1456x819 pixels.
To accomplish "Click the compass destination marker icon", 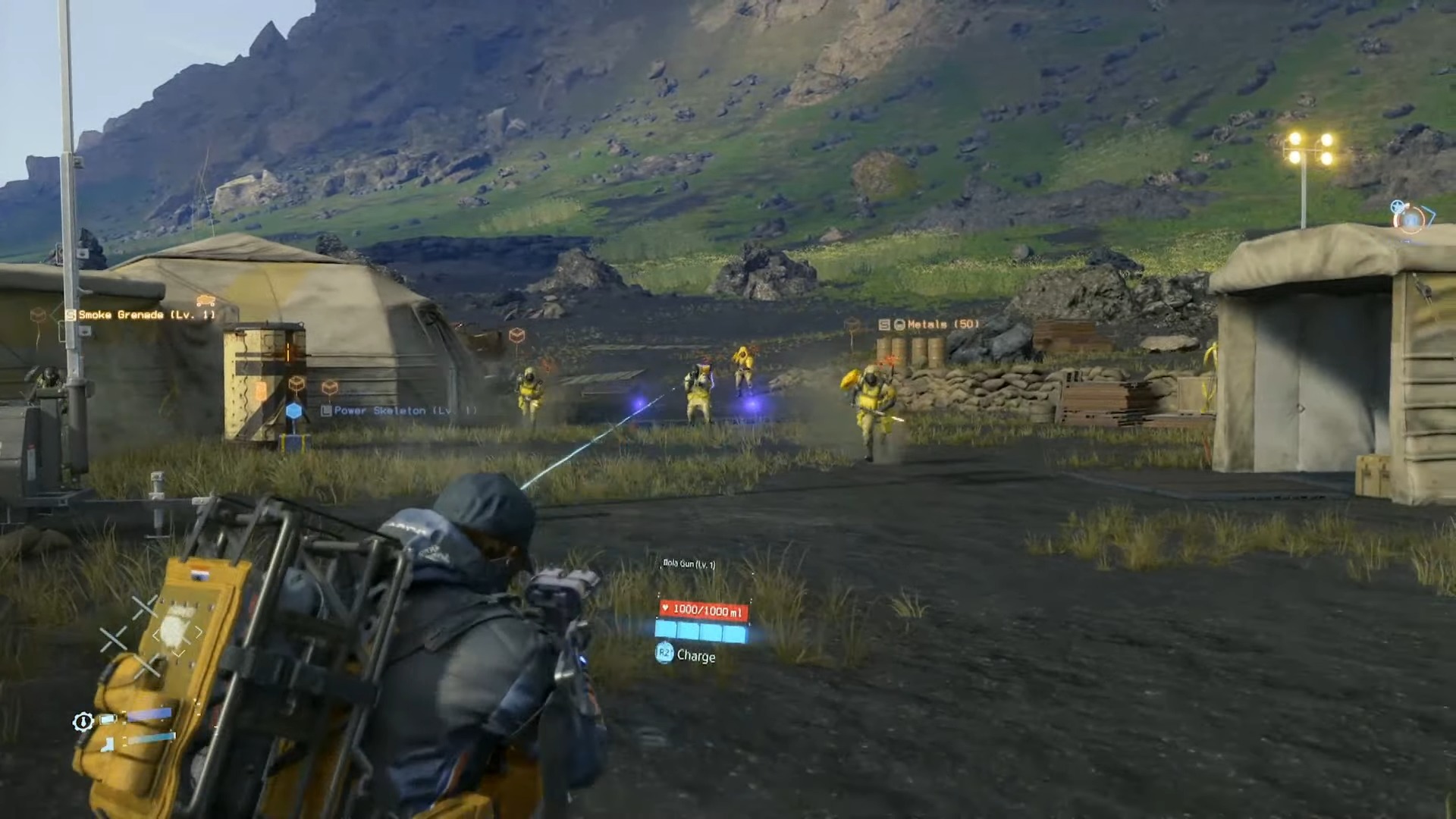I will pyautogui.click(x=1410, y=217).
